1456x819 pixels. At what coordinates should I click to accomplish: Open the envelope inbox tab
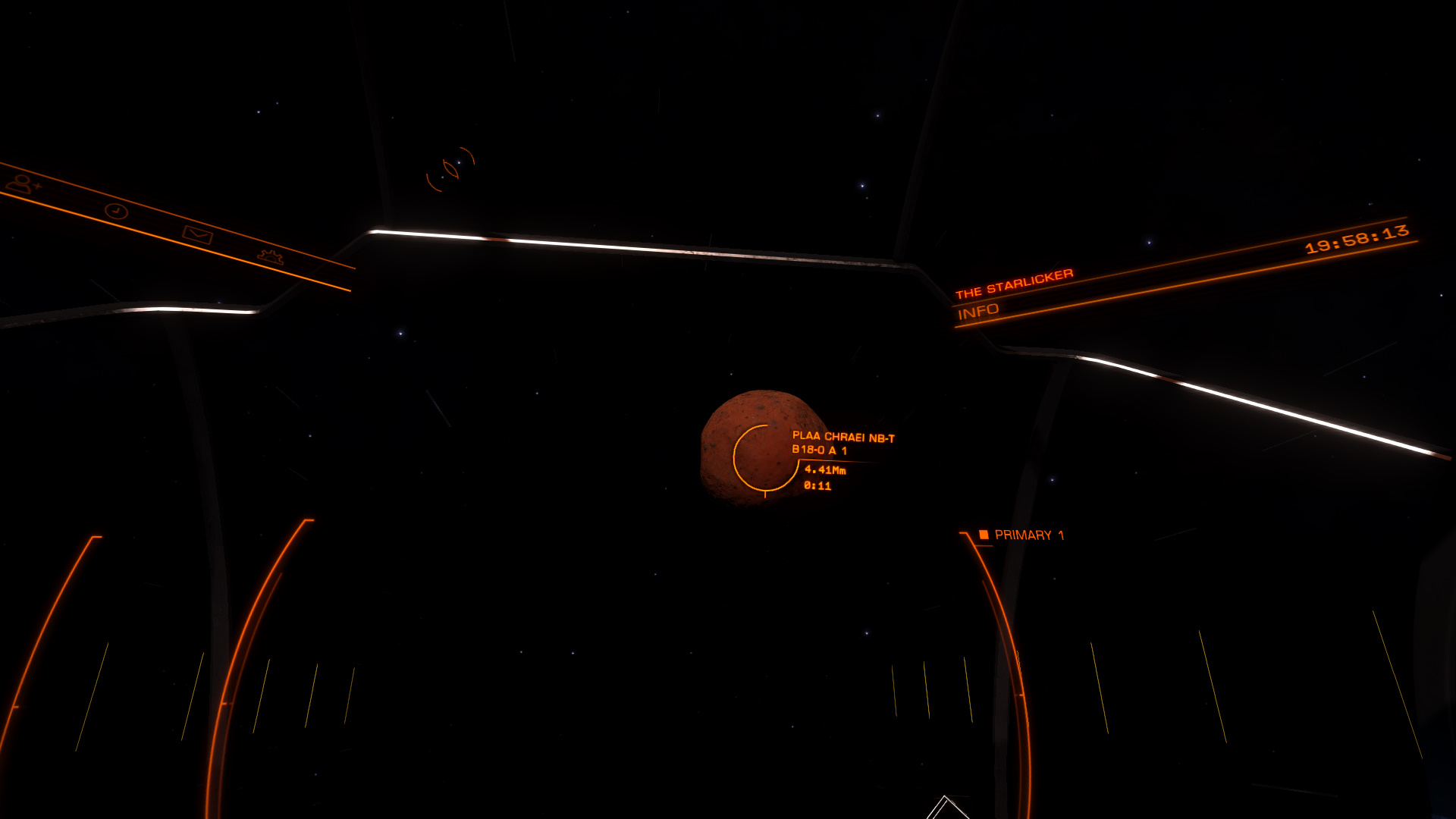tap(197, 235)
